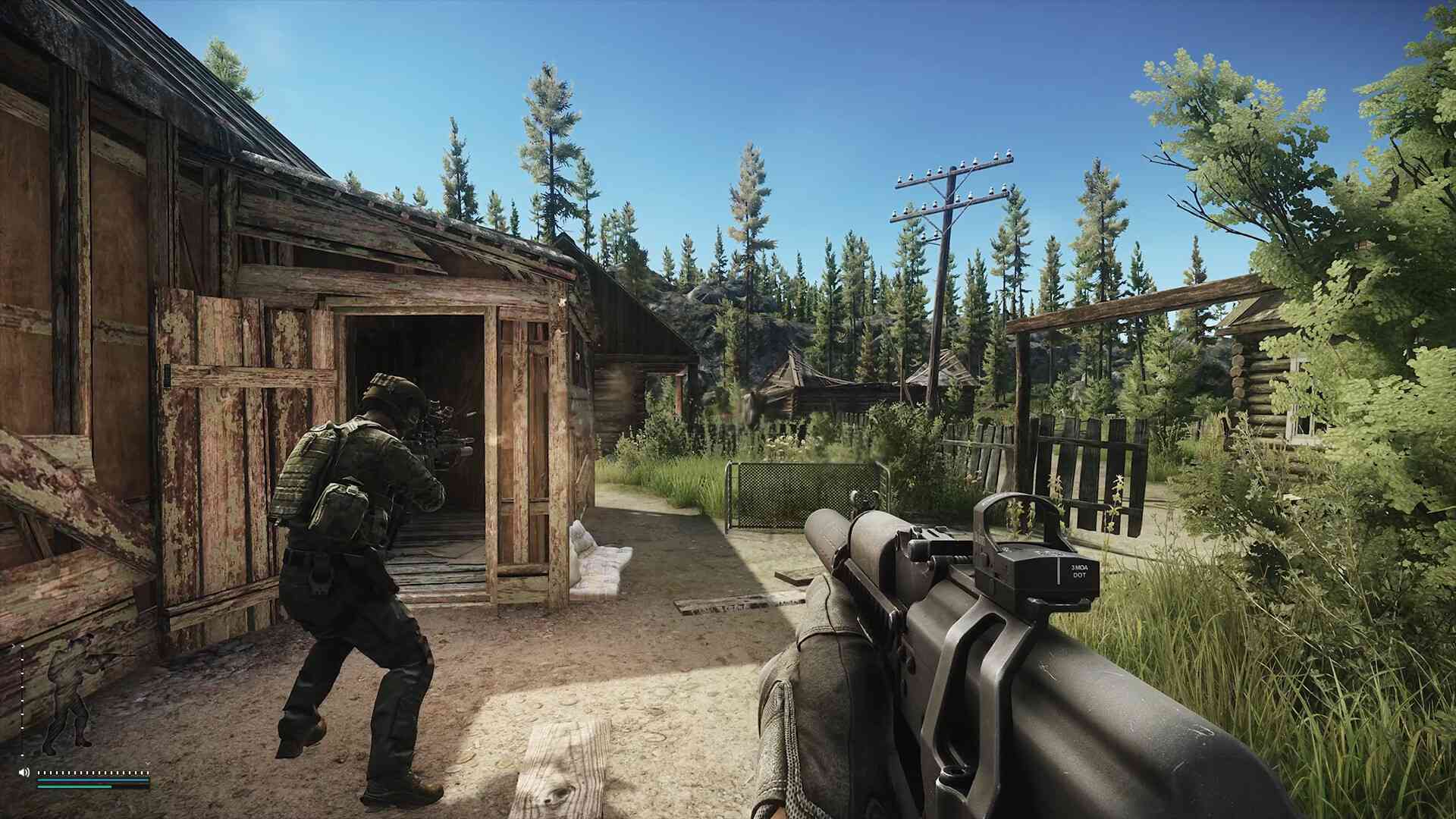The height and width of the screenshot is (819, 1456).
Task: Expand the stance height adjustment scale
Action: [22, 698]
